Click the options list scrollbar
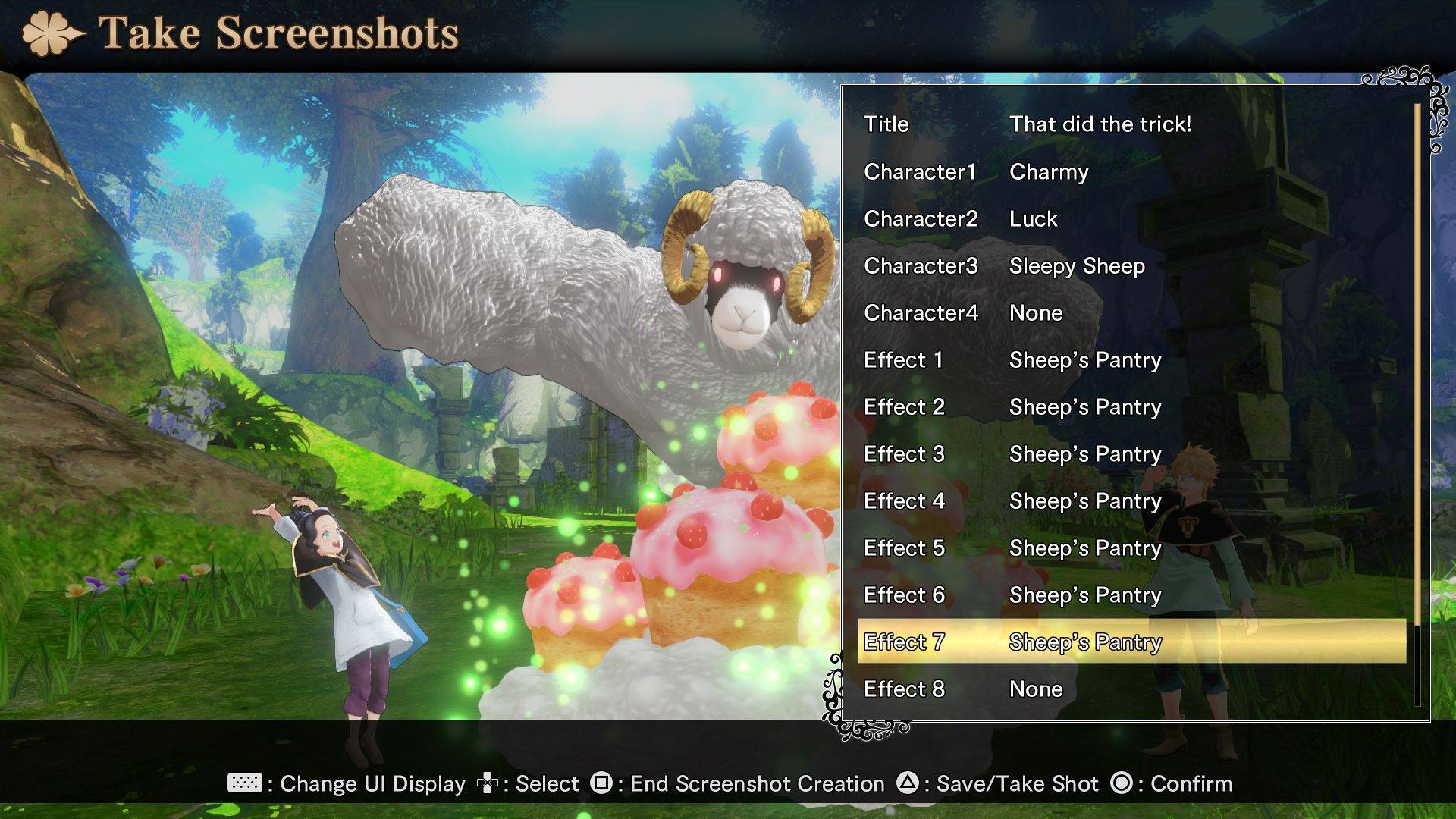The height and width of the screenshot is (819, 1456). coord(1416,402)
